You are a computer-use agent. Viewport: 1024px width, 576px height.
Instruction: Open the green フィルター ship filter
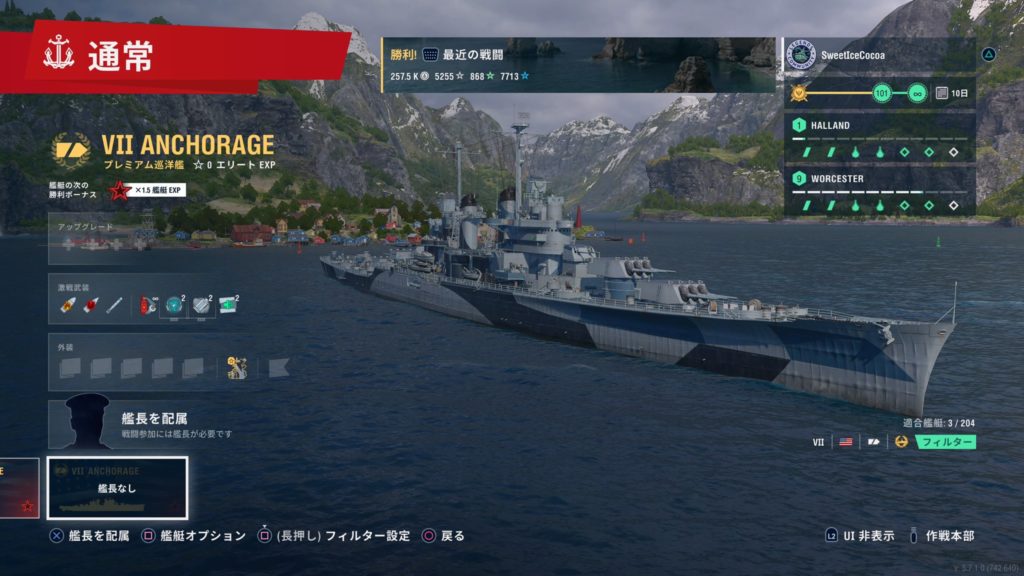tap(945, 441)
